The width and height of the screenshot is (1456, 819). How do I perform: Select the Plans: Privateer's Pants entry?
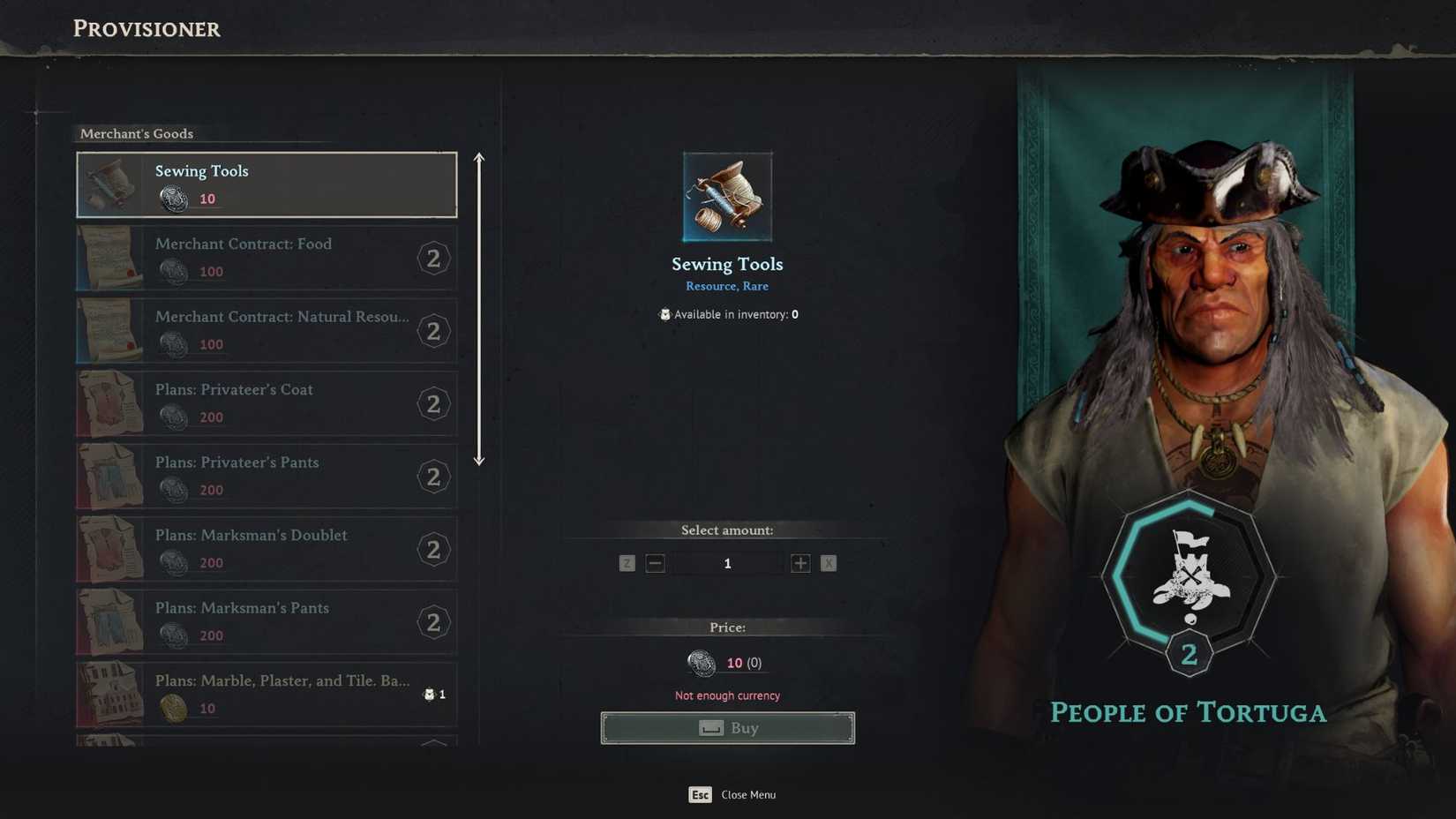click(x=265, y=477)
